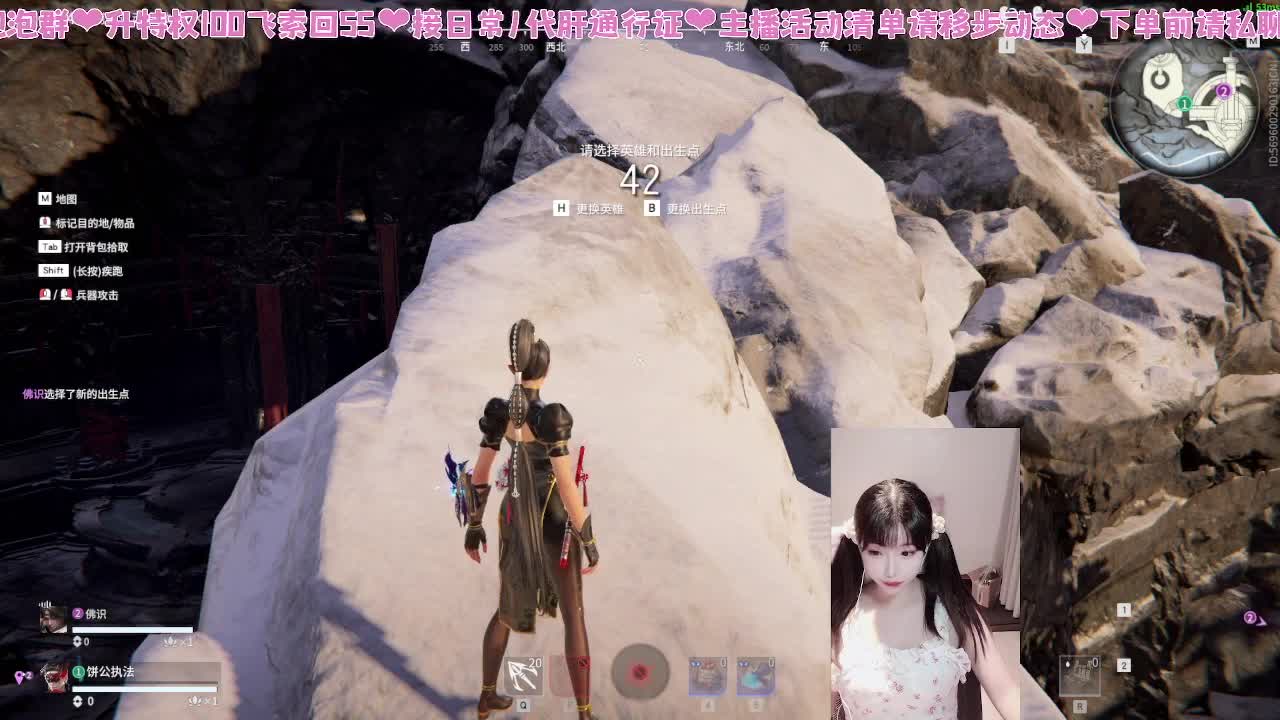
Task: Click 佛识's health bar
Action: tap(132, 629)
